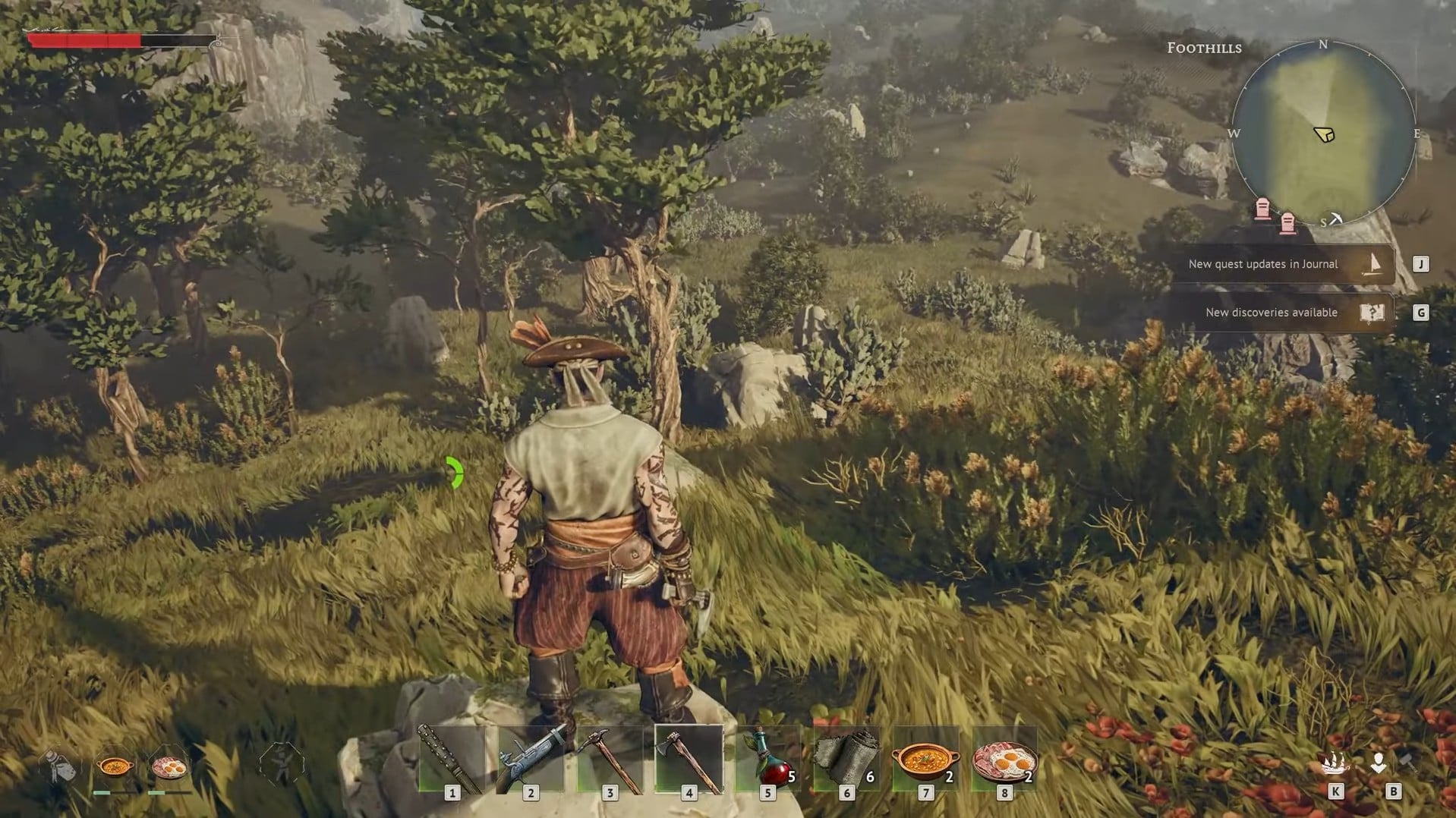Inspect the active fried eggs buff icon

pyautogui.click(x=169, y=766)
